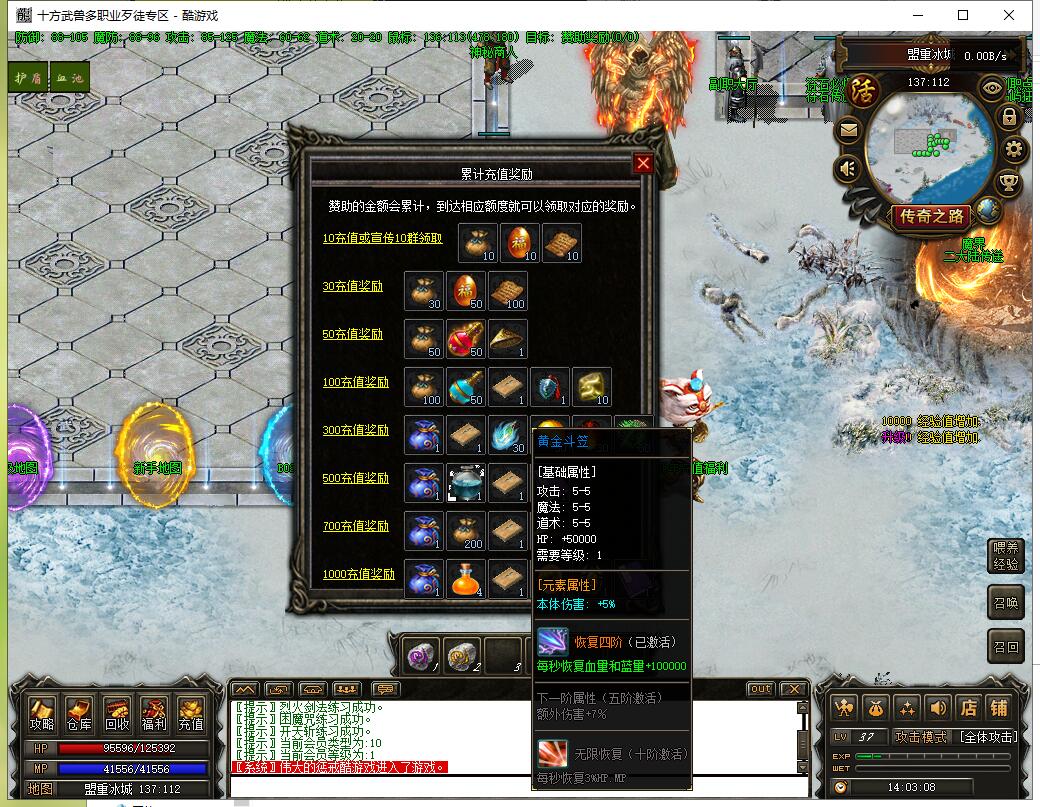This screenshot has height=807, width=1040.
Task: Open the mail envelope icon
Action: click(x=848, y=129)
